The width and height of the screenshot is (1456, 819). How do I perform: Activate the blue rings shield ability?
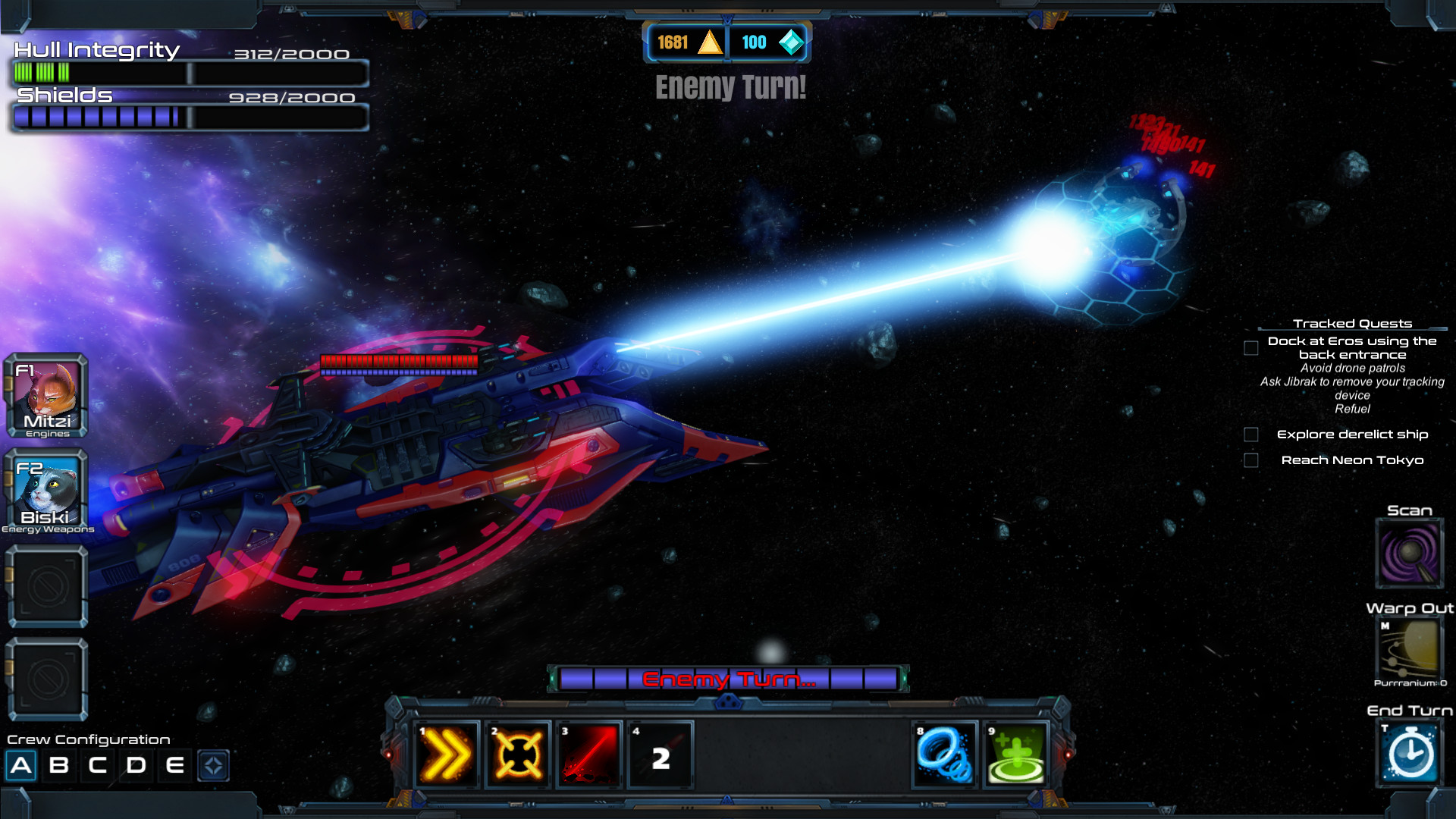(944, 755)
